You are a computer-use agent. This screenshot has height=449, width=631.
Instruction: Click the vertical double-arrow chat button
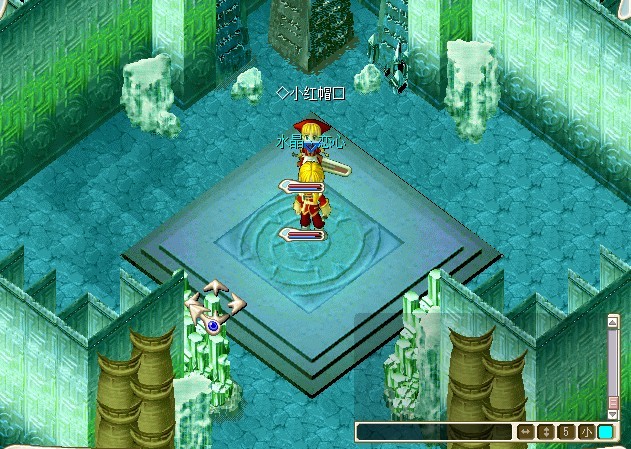pyautogui.click(x=545, y=432)
